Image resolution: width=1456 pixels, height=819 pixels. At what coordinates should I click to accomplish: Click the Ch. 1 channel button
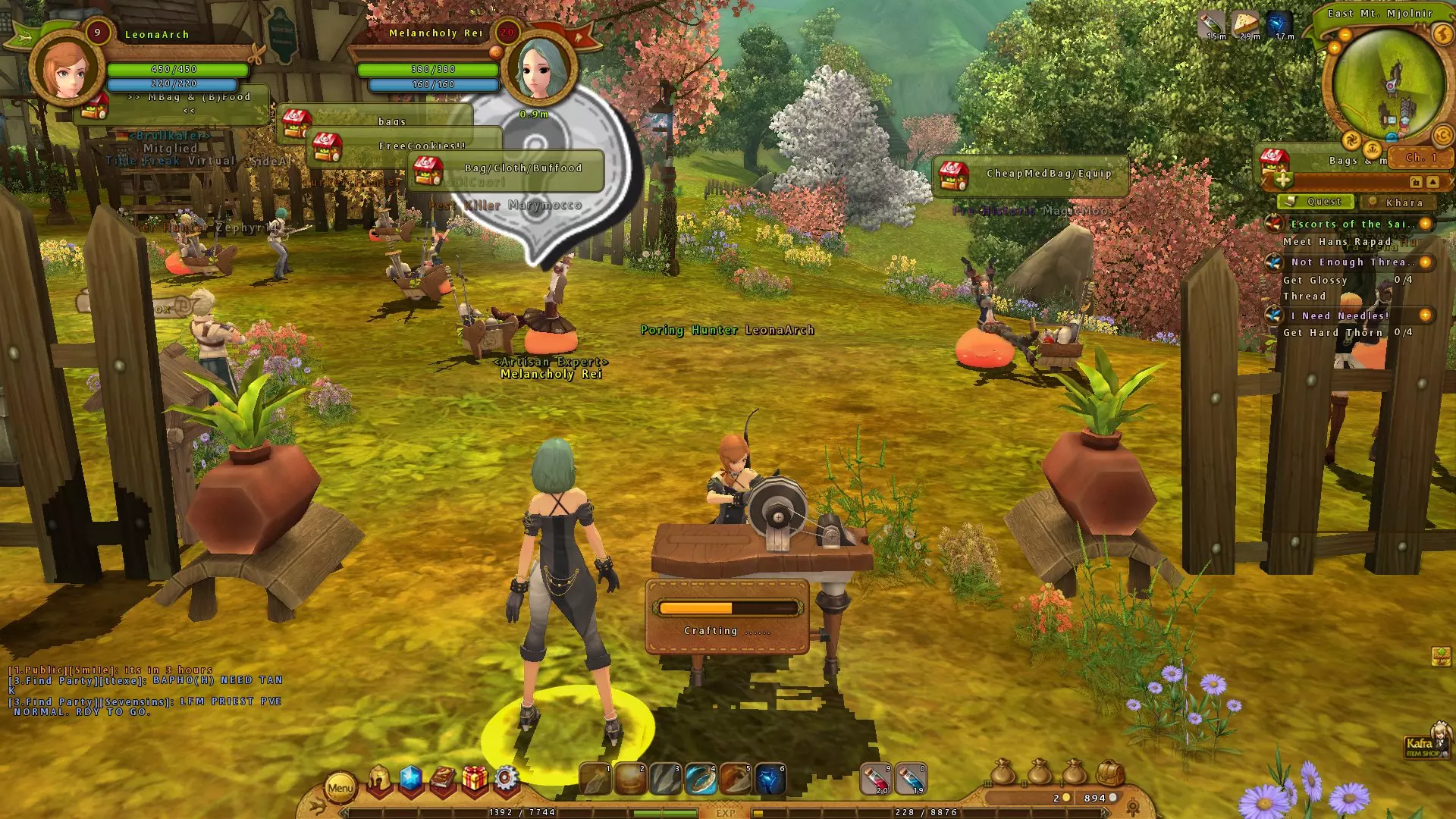click(1421, 158)
